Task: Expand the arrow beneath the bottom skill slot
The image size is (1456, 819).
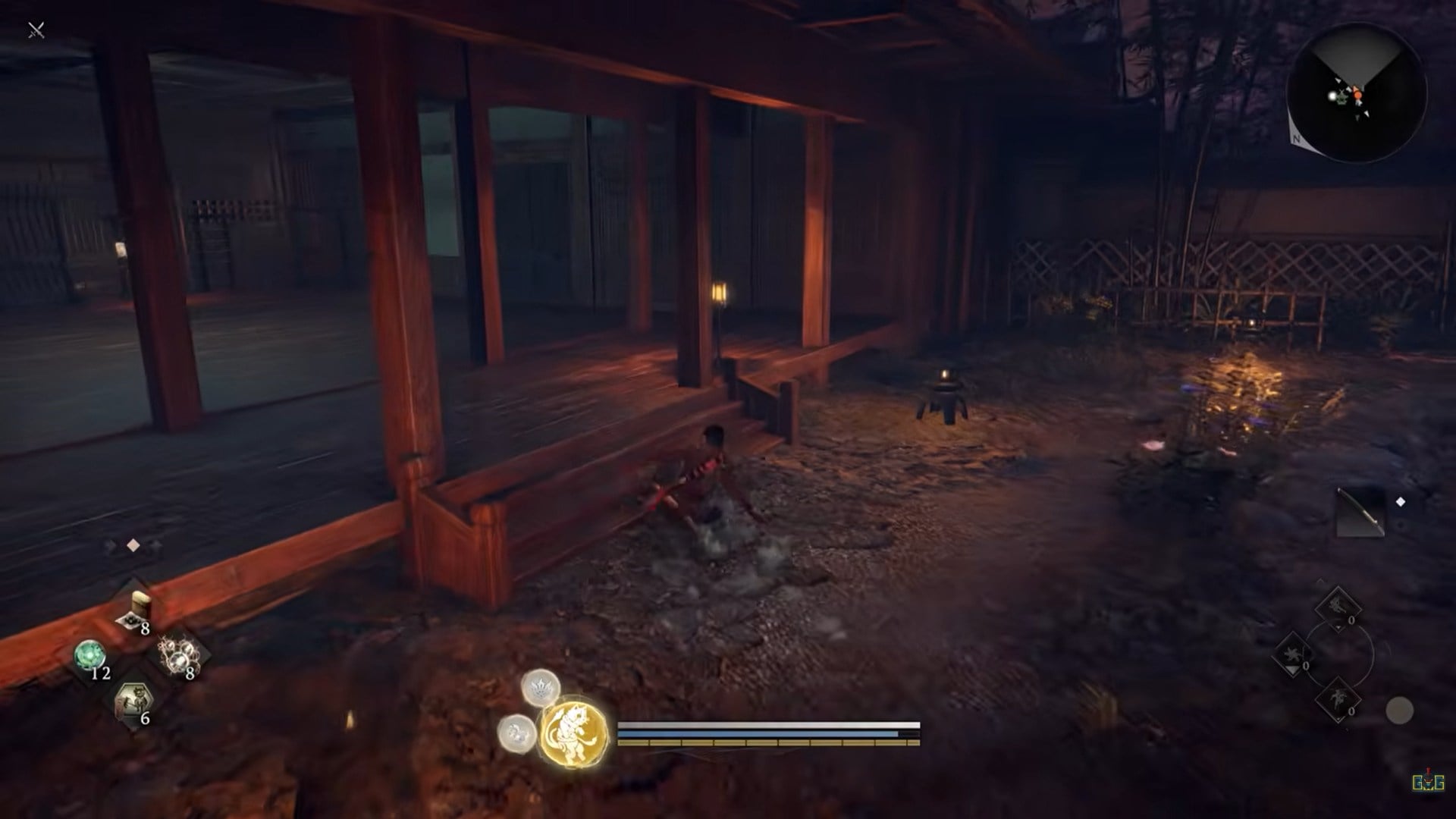Action: pos(1338,720)
